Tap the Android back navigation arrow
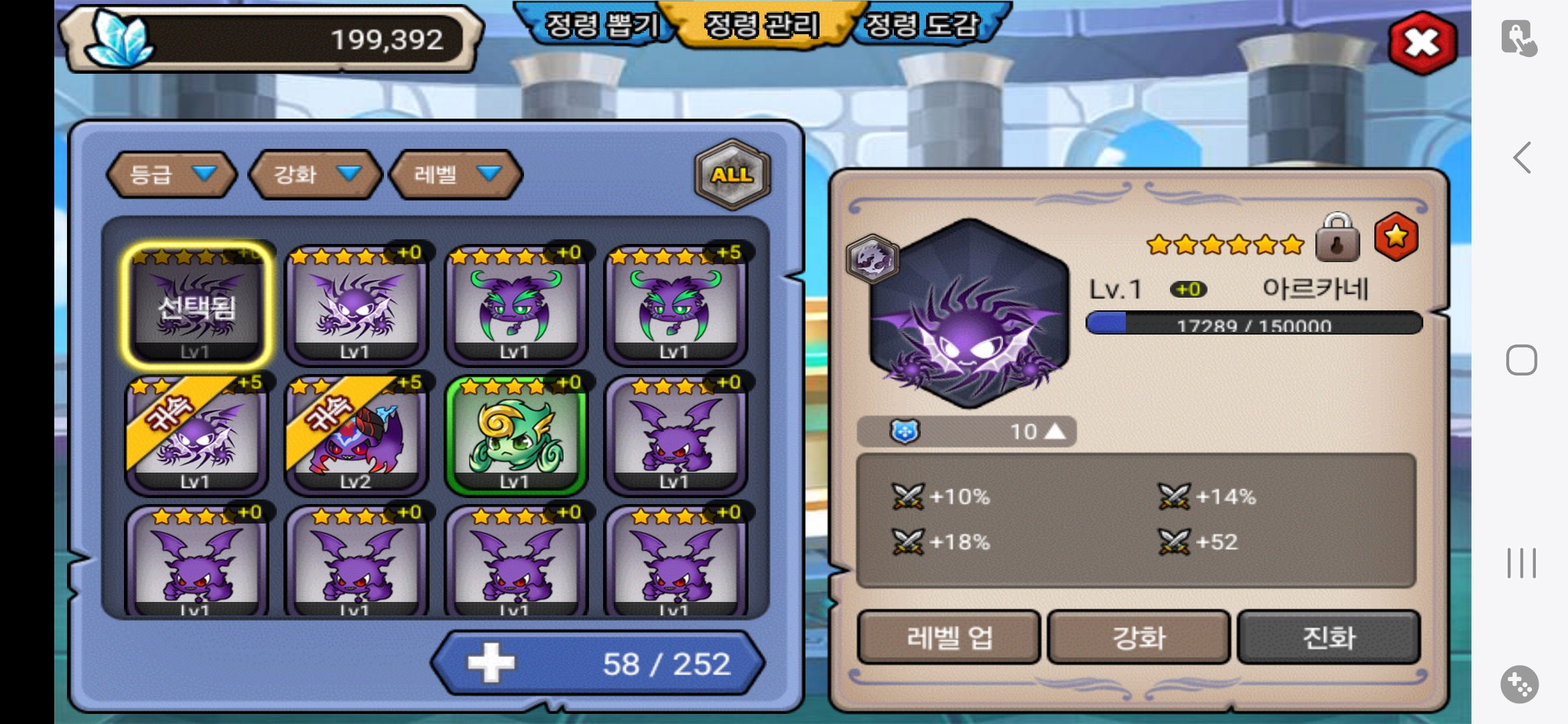 tap(1522, 158)
